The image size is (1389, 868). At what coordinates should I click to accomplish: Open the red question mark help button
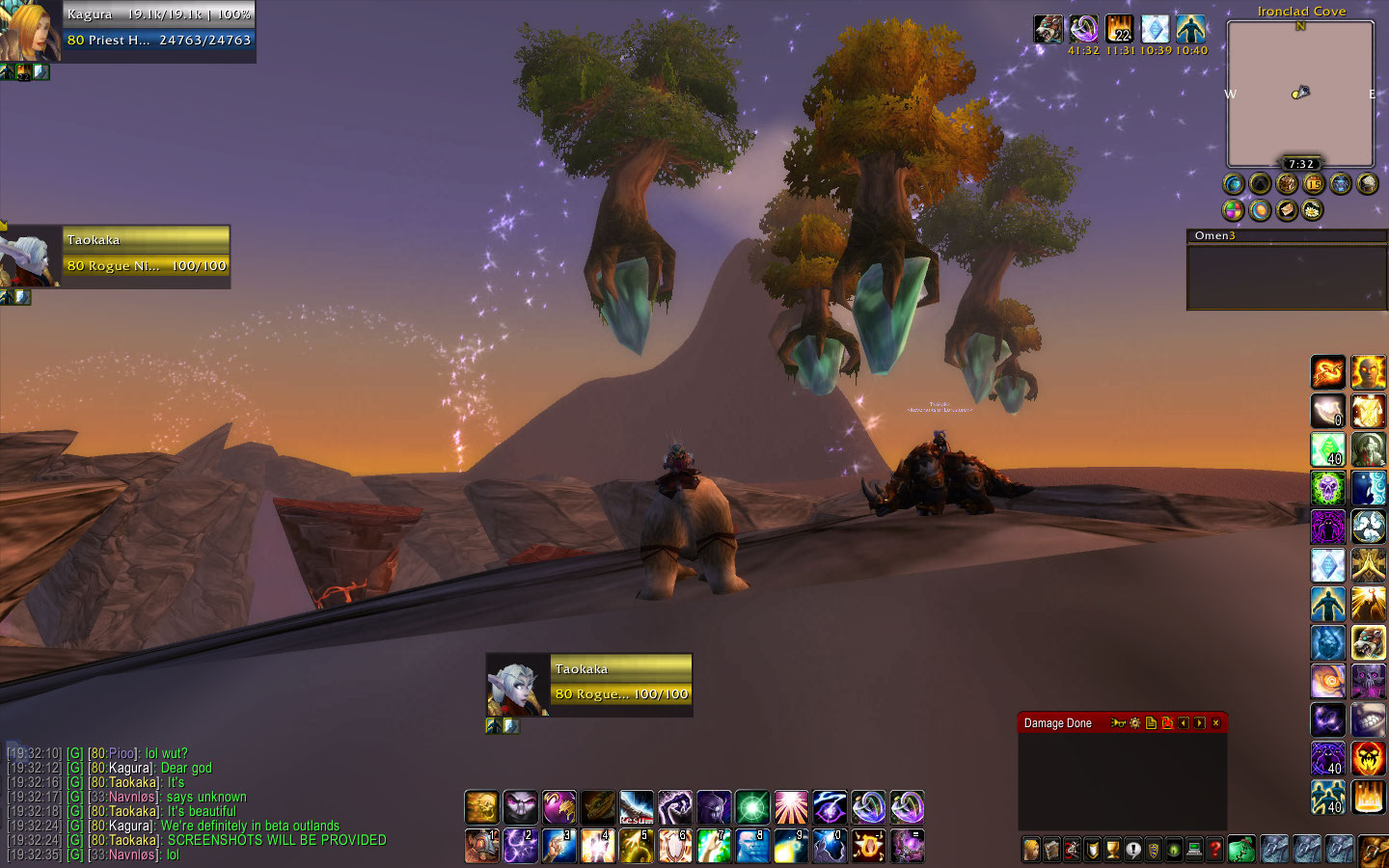coord(1215,850)
